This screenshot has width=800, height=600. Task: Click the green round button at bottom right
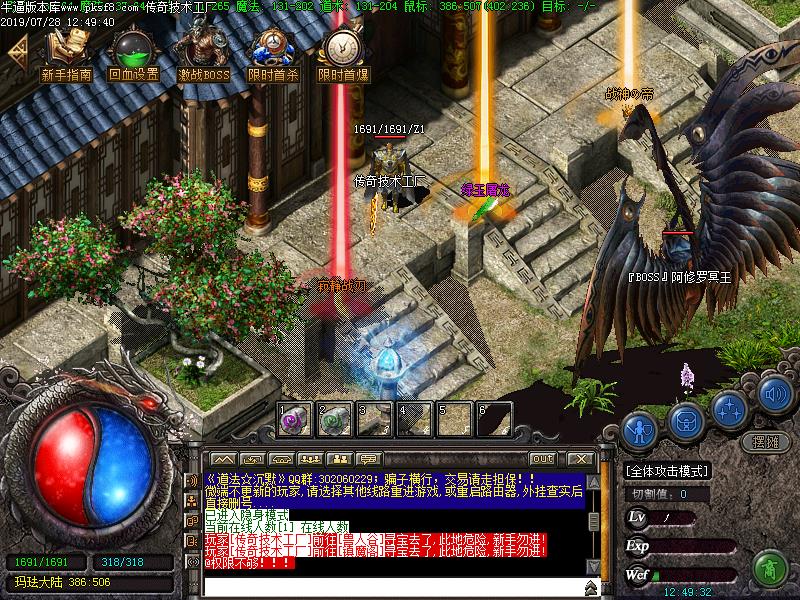[x=767, y=567]
